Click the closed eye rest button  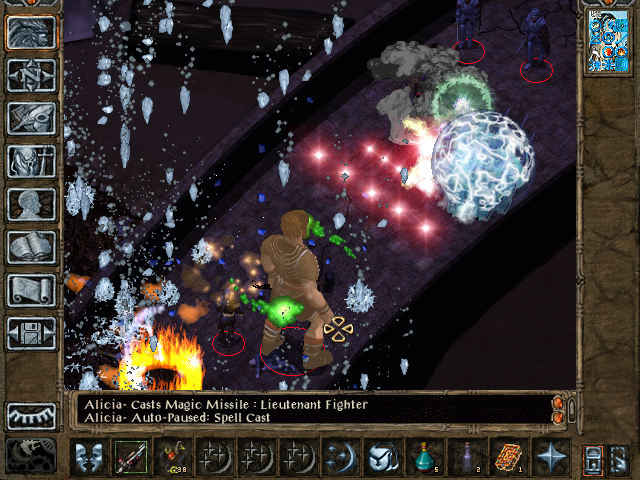click(31, 415)
